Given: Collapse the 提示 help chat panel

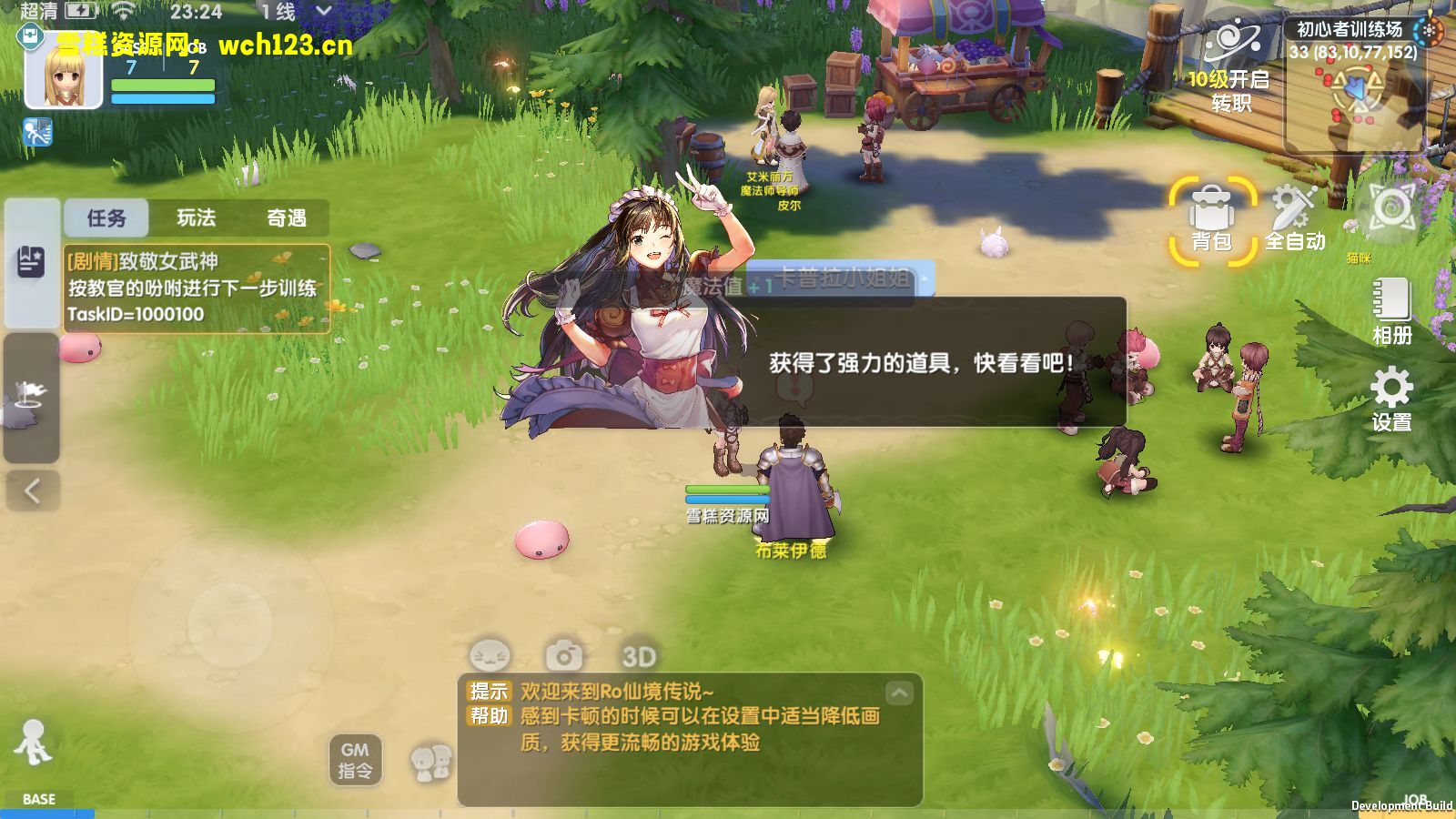Looking at the screenshot, I should (x=899, y=693).
